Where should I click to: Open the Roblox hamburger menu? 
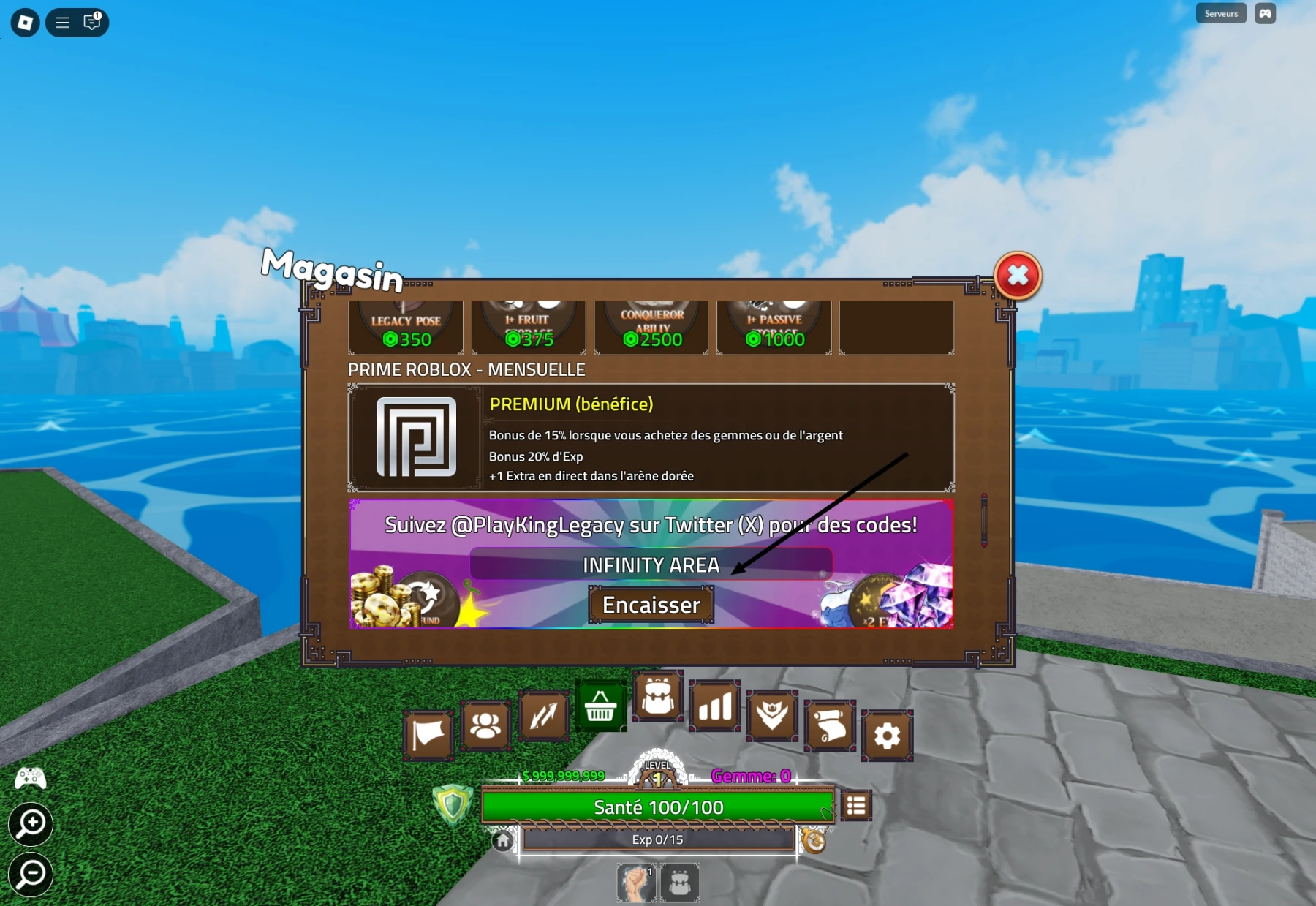pos(62,22)
